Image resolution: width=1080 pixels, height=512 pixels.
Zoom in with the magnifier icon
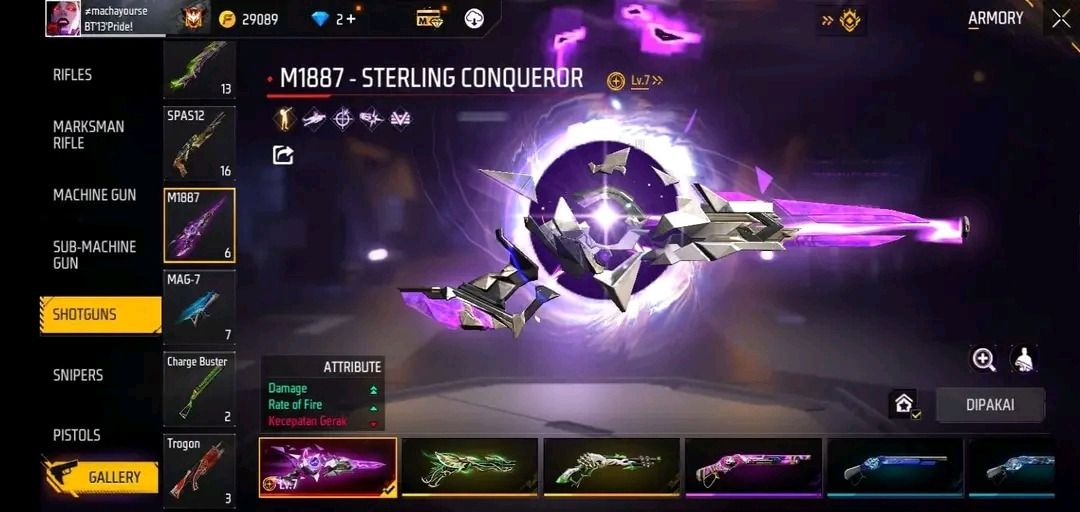click(984, 360)
